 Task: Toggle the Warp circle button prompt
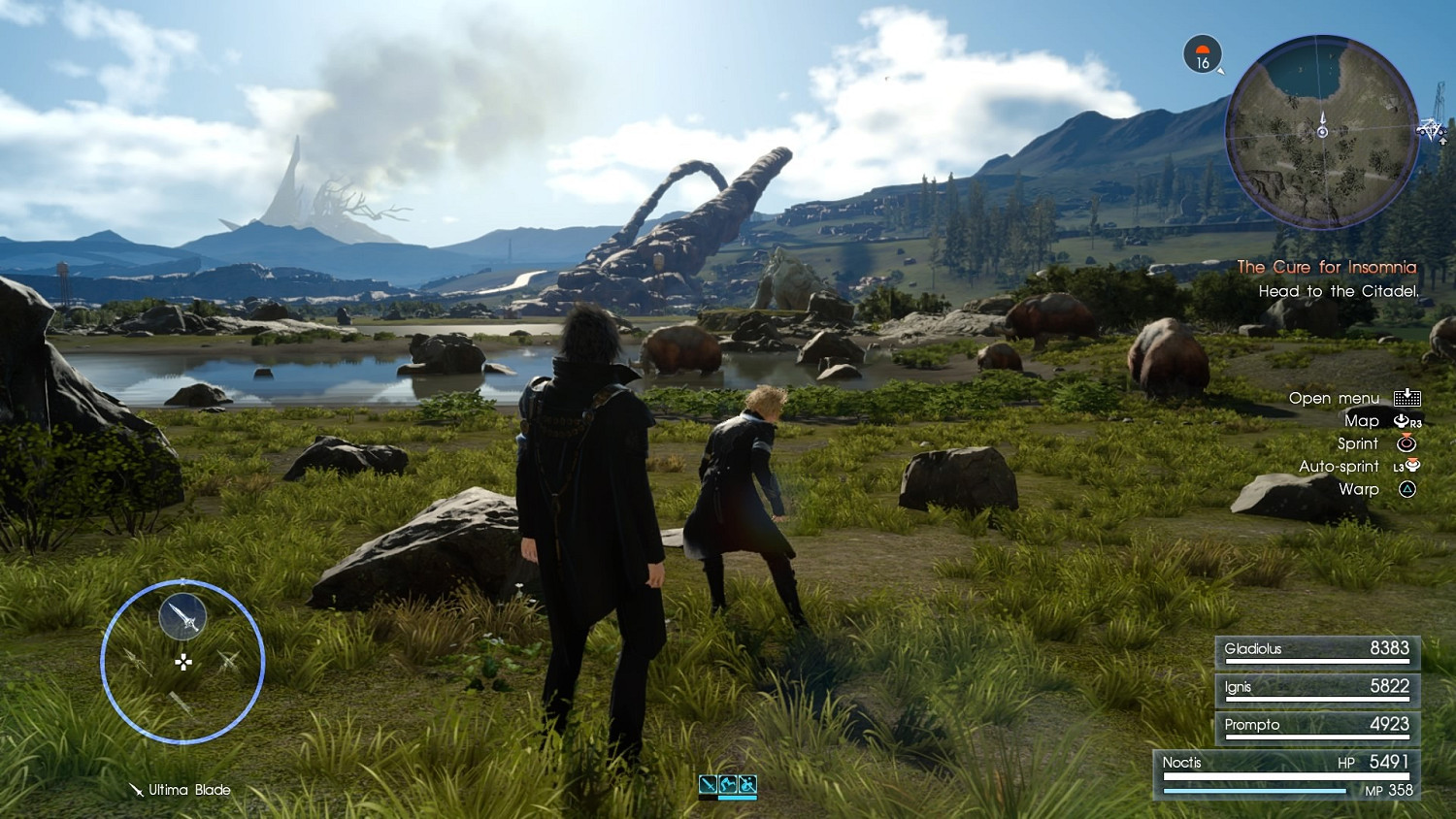pos(1405,489)
